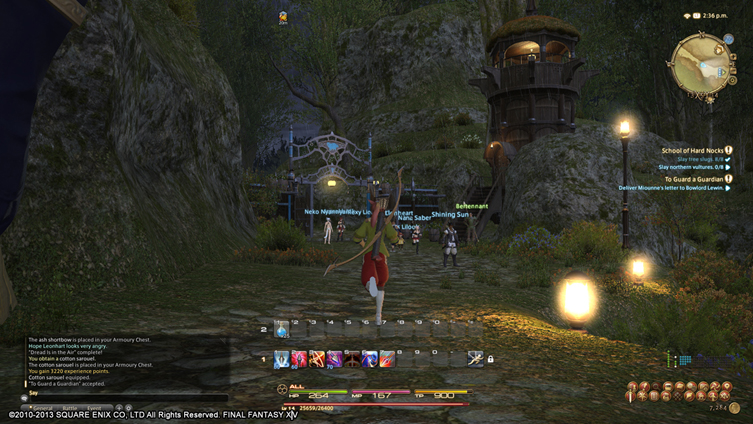
Task: Activate the sprint running-figure action
Action: 474,359
